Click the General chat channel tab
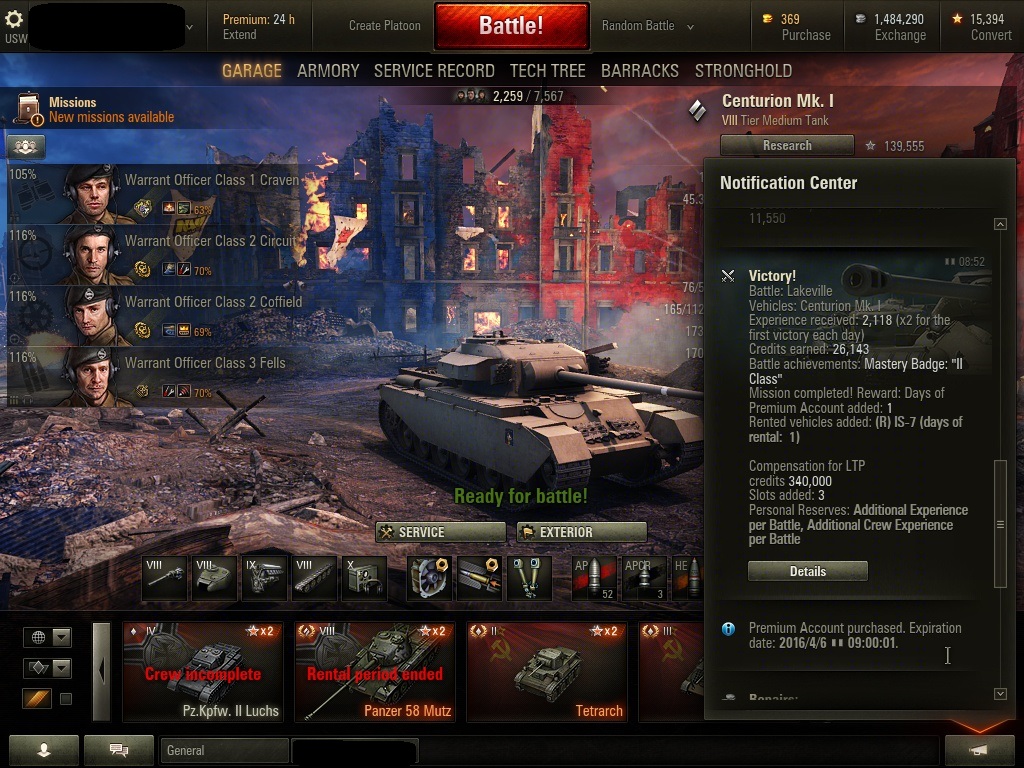 (223, 750)
